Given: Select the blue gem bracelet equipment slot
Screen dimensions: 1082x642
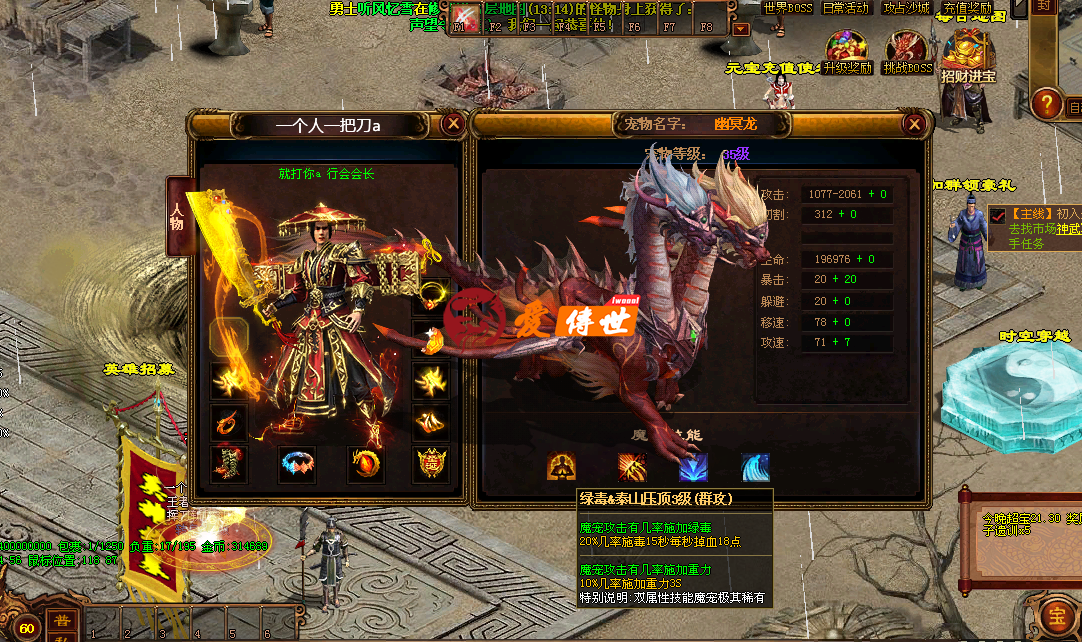Looking at the screenshot, I should pyautogui.click(x=297, y=464).
